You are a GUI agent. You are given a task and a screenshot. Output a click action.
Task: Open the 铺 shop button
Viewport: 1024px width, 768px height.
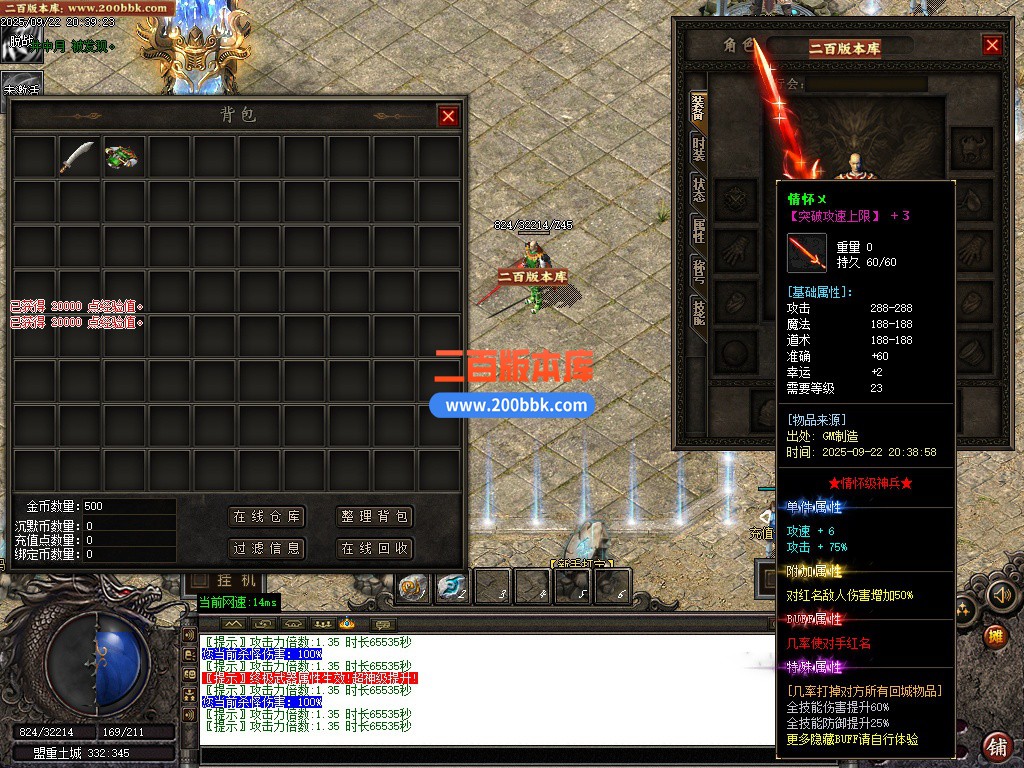point(996,746)
